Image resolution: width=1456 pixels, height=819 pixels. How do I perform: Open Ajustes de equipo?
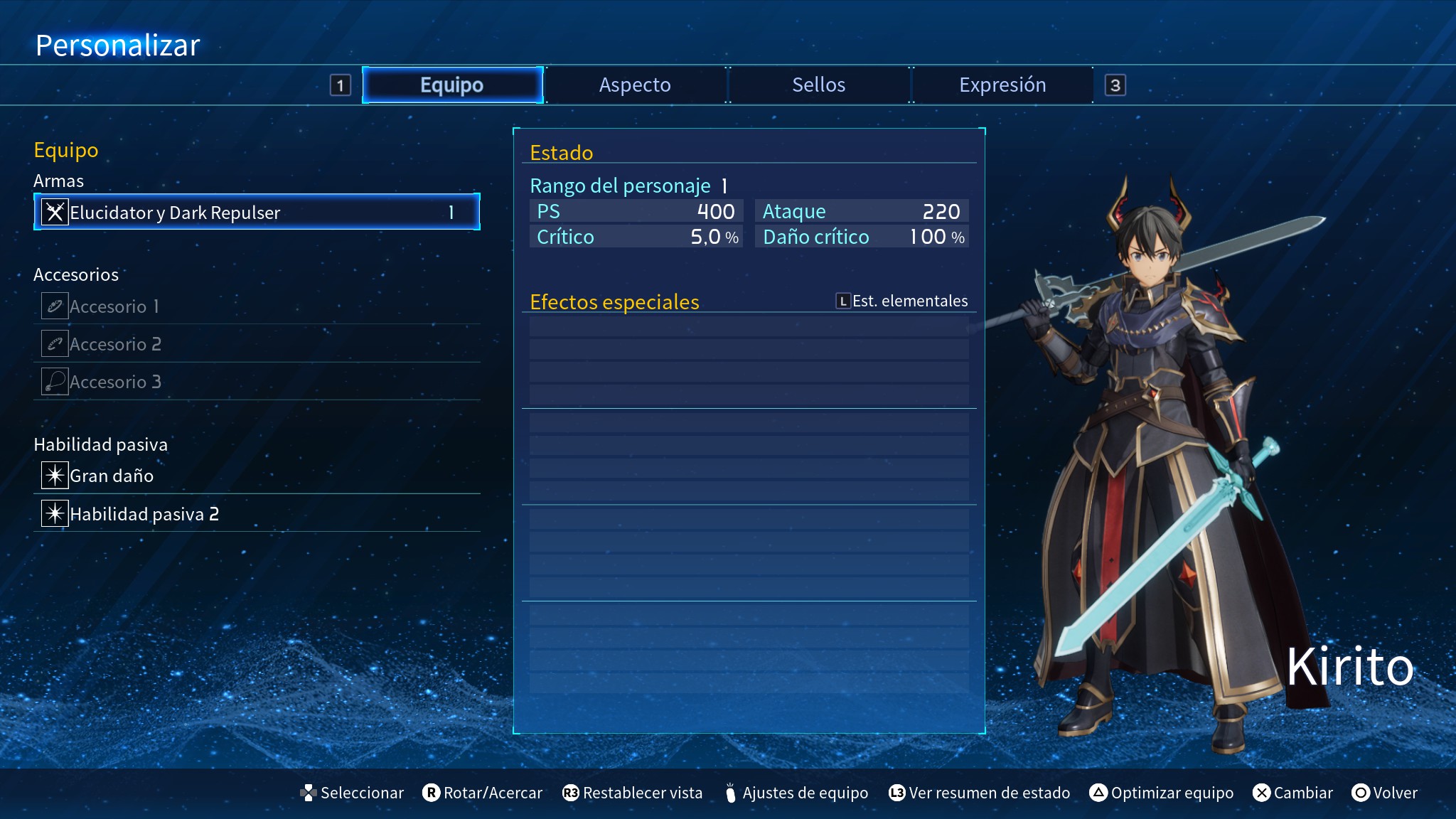click(796, 793)
